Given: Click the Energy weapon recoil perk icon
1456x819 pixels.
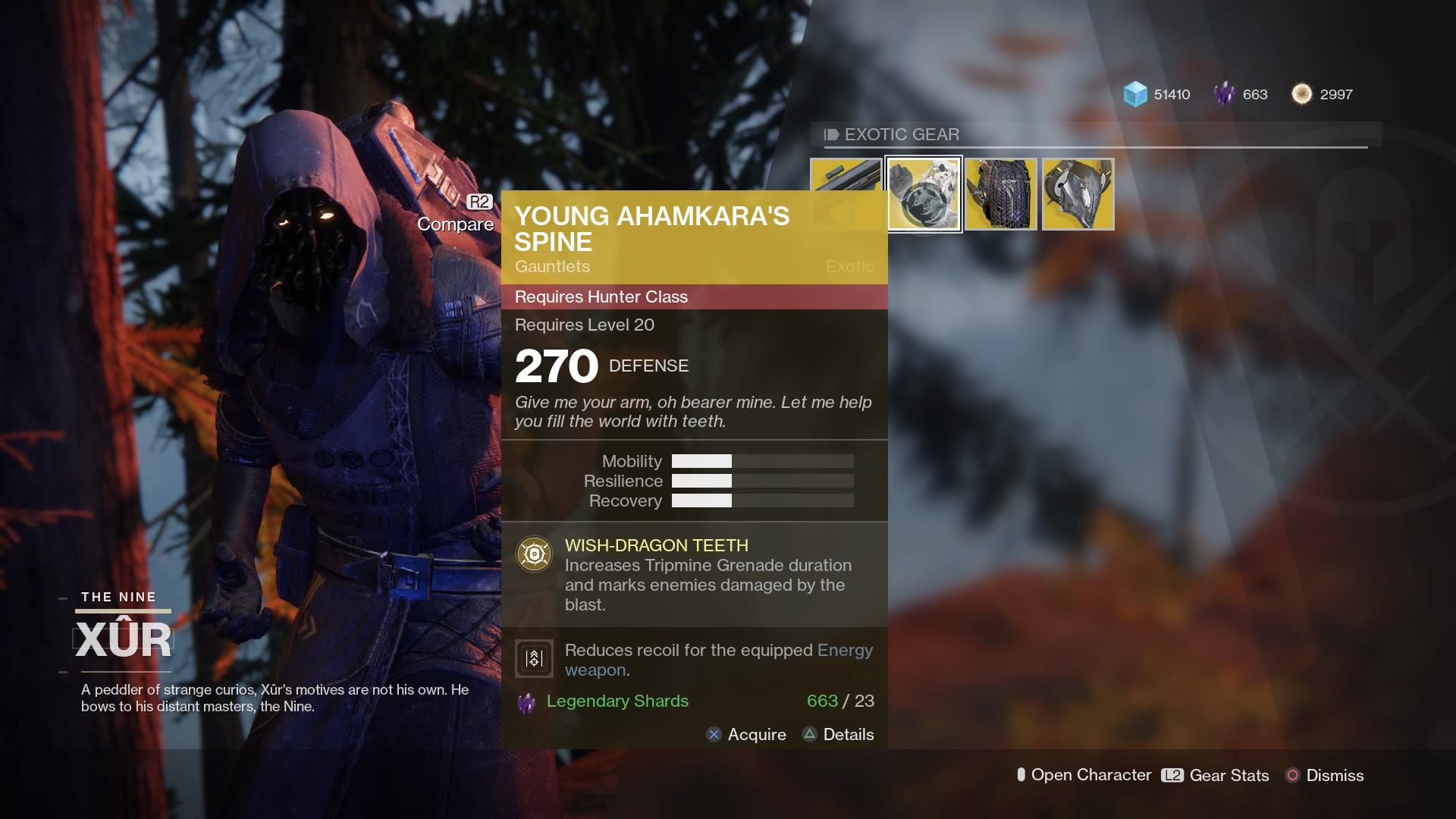Looking at the screenshot, I should coord(535,658).
